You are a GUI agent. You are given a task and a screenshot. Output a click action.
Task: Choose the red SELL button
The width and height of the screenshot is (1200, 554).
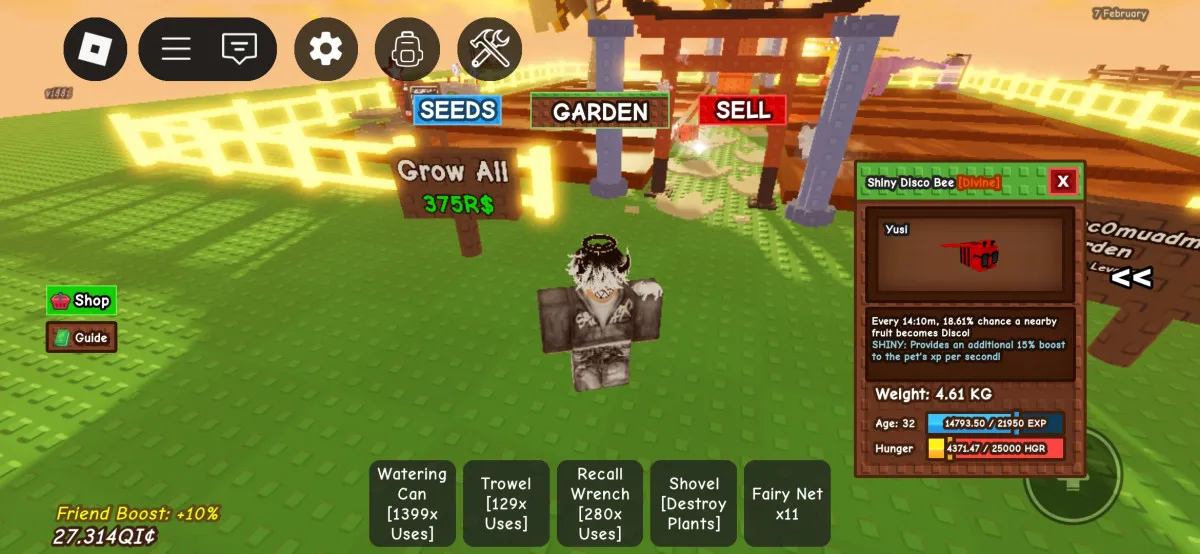(x=743, y=110)
